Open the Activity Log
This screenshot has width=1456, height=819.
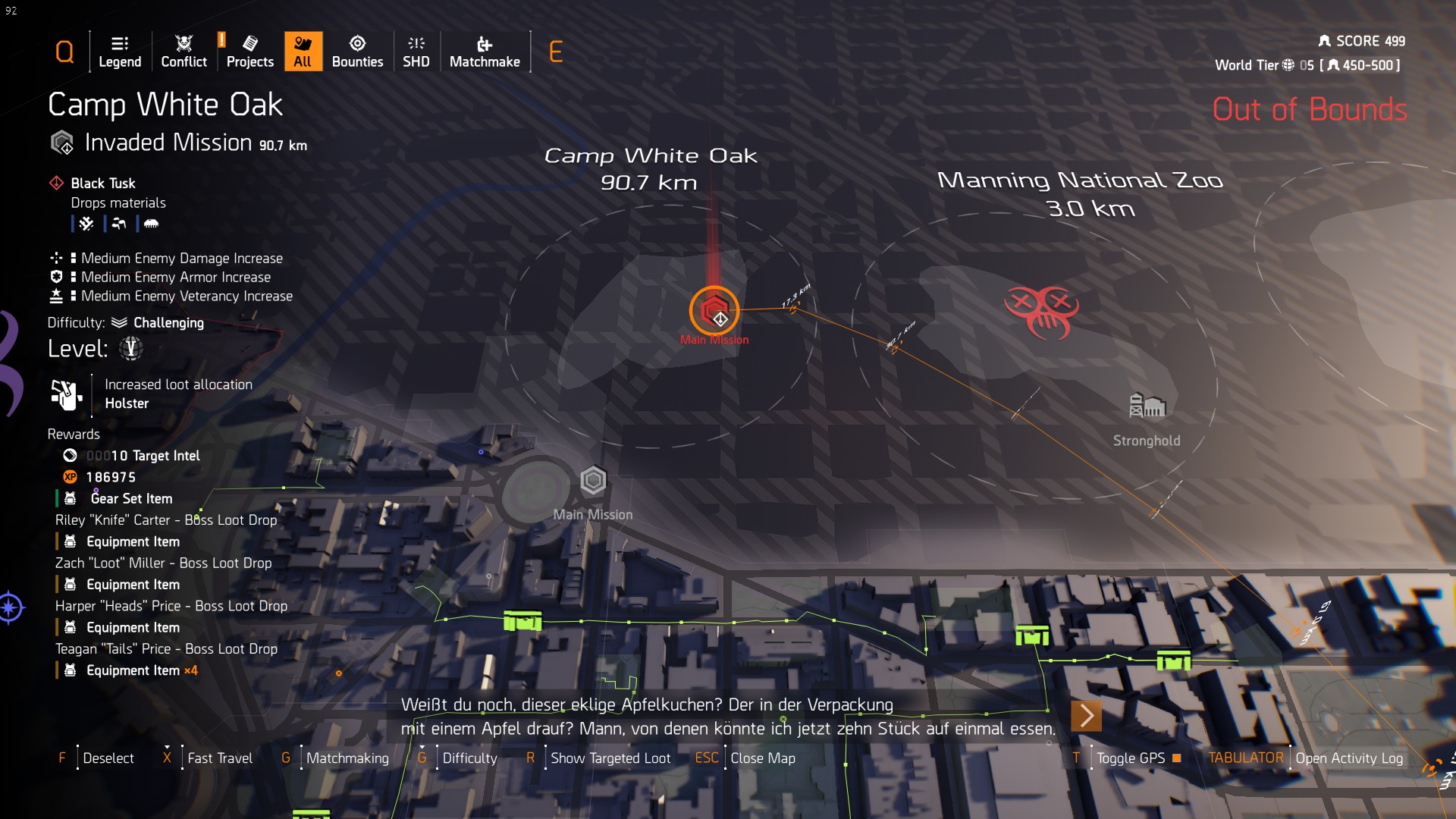[1350, 758]
